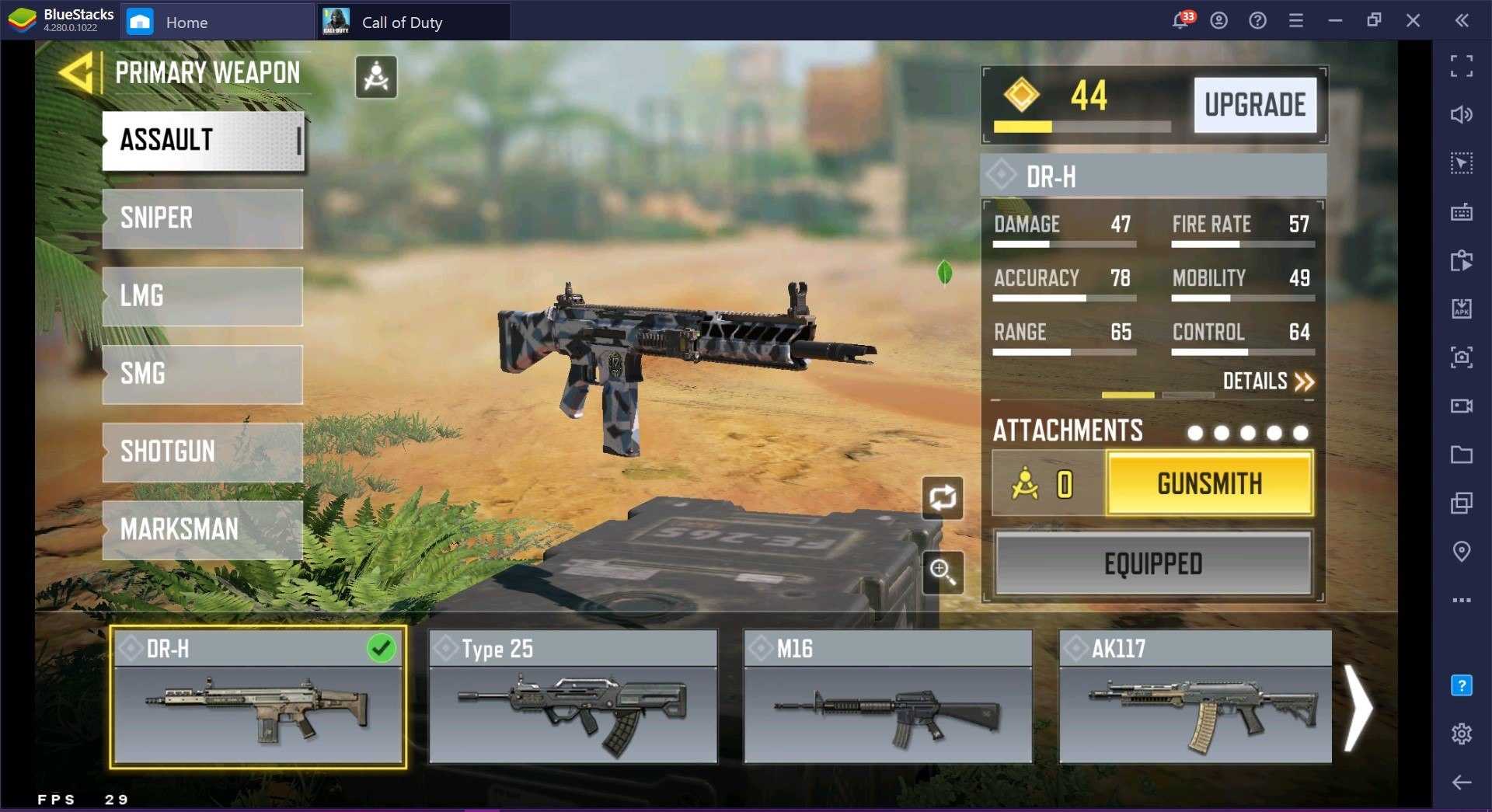Select the DR-H weapon card
Screen dimensions: 1492x812
pos(258,697)
